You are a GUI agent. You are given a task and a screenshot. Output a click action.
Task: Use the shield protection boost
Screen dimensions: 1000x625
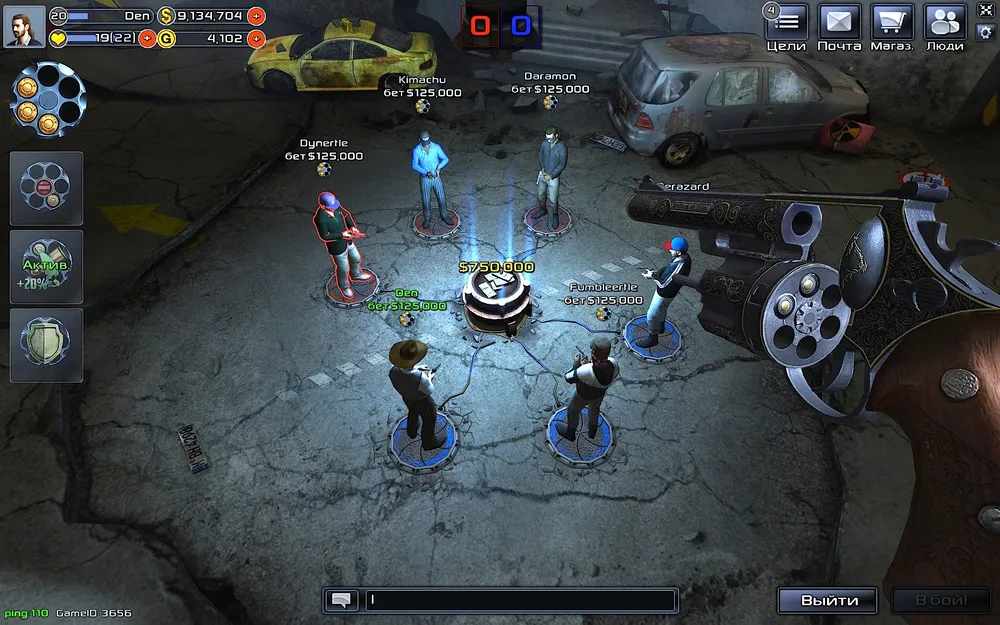(46, 345)
